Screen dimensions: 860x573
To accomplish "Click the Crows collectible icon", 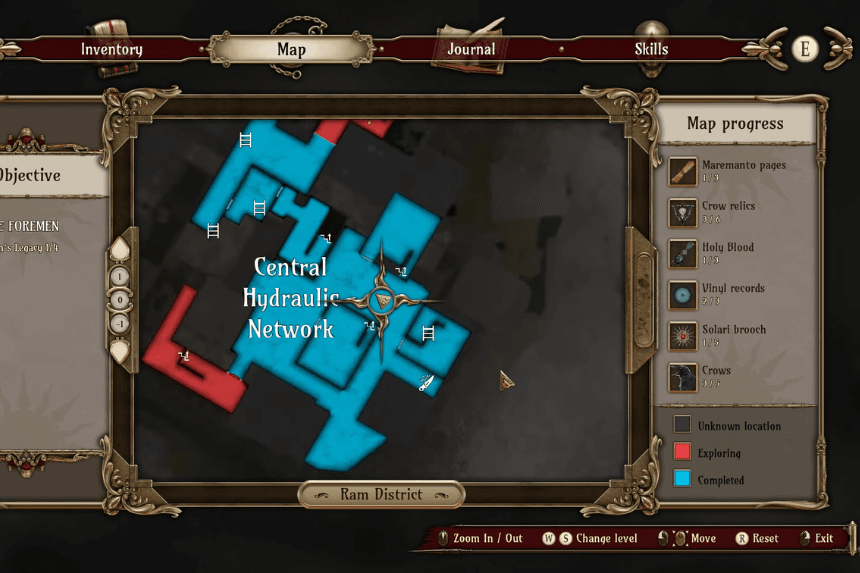I will tap(683, 377).
